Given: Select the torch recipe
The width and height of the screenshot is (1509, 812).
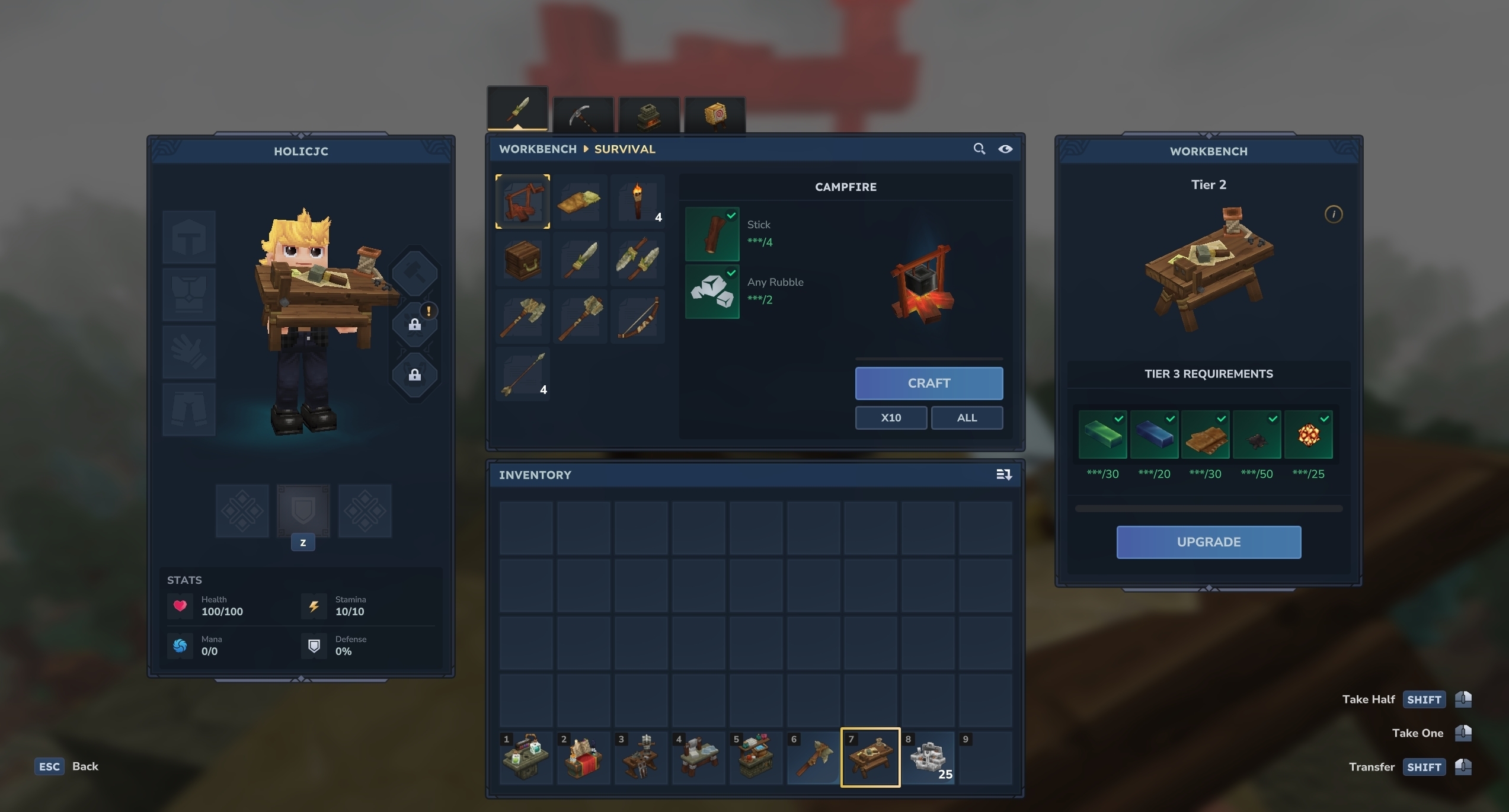Looking at the screenshot, I should [638, 202].
